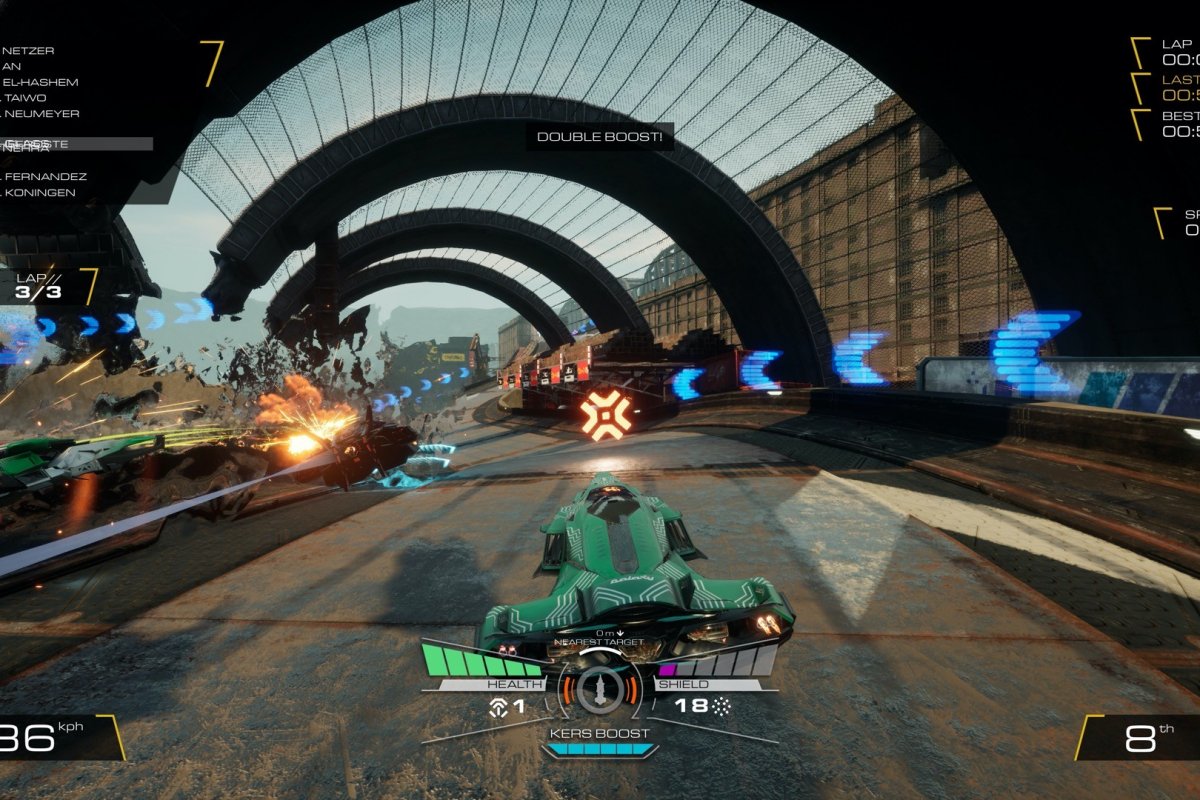Click the chevron pickup icon beside the 1
The image size is (1200, 800).
click(497, 706)
